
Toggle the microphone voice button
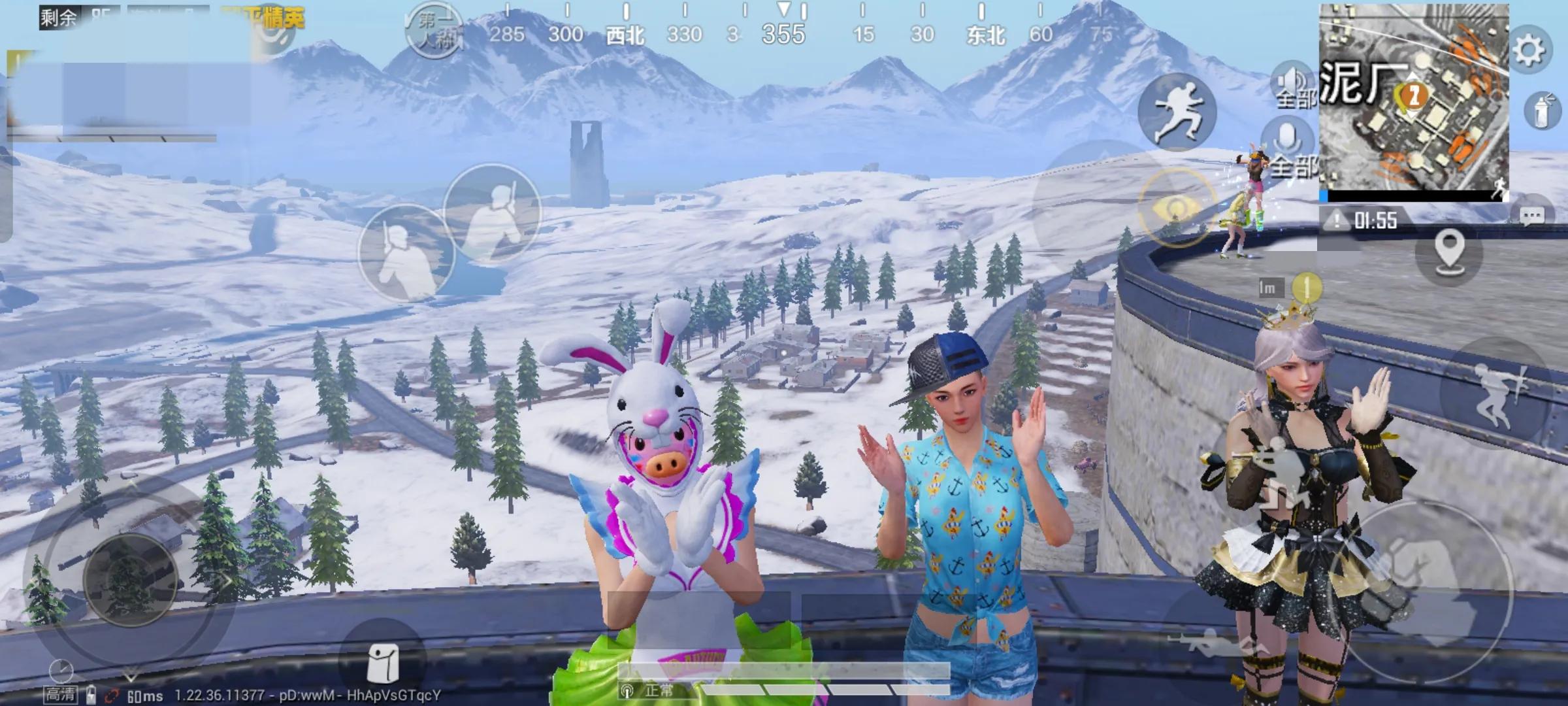(1287, 141)
